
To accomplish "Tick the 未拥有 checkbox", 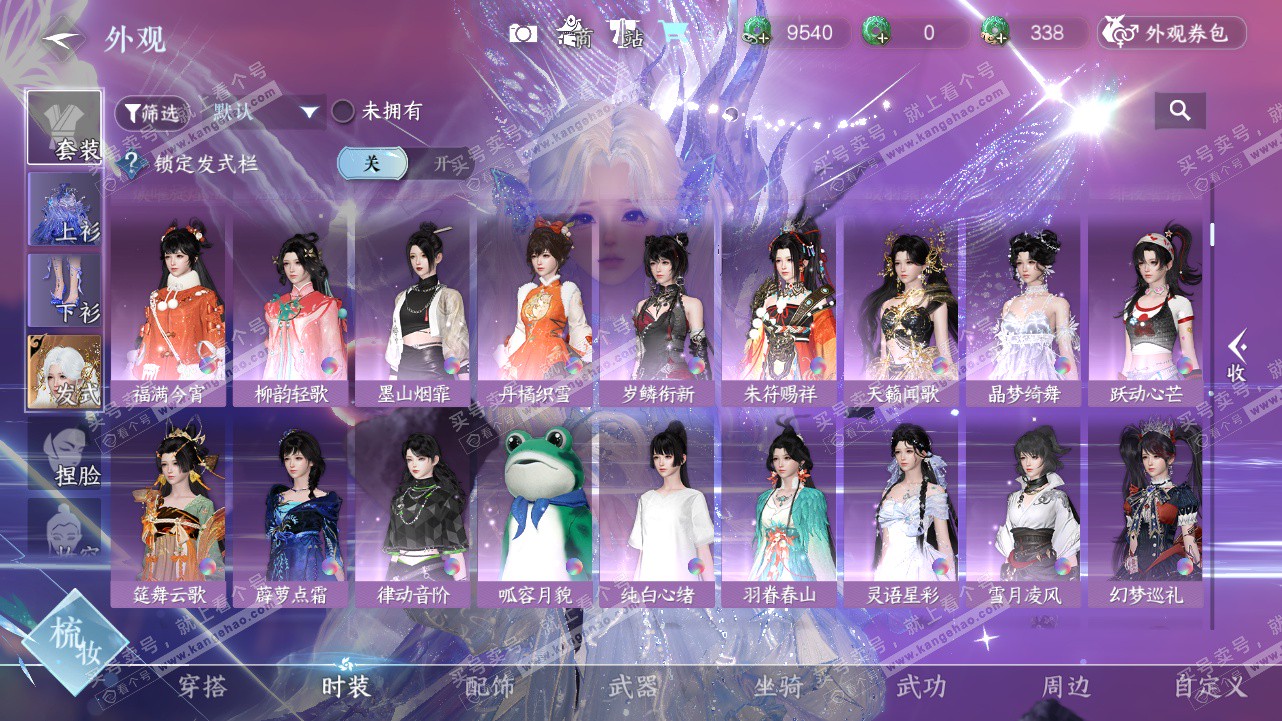I will click(343, 111).
